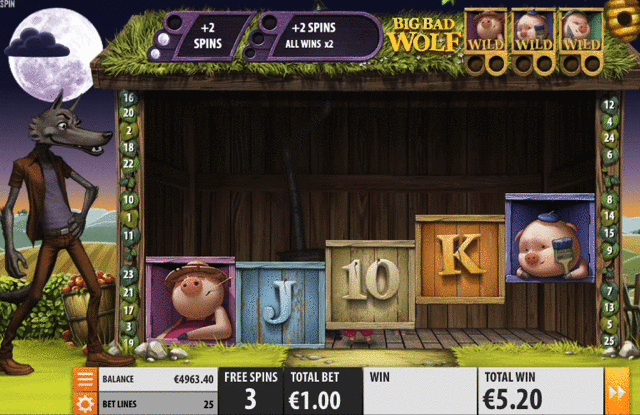
Task: Select the Total Bet amount panel
Action: pos(312,391)
